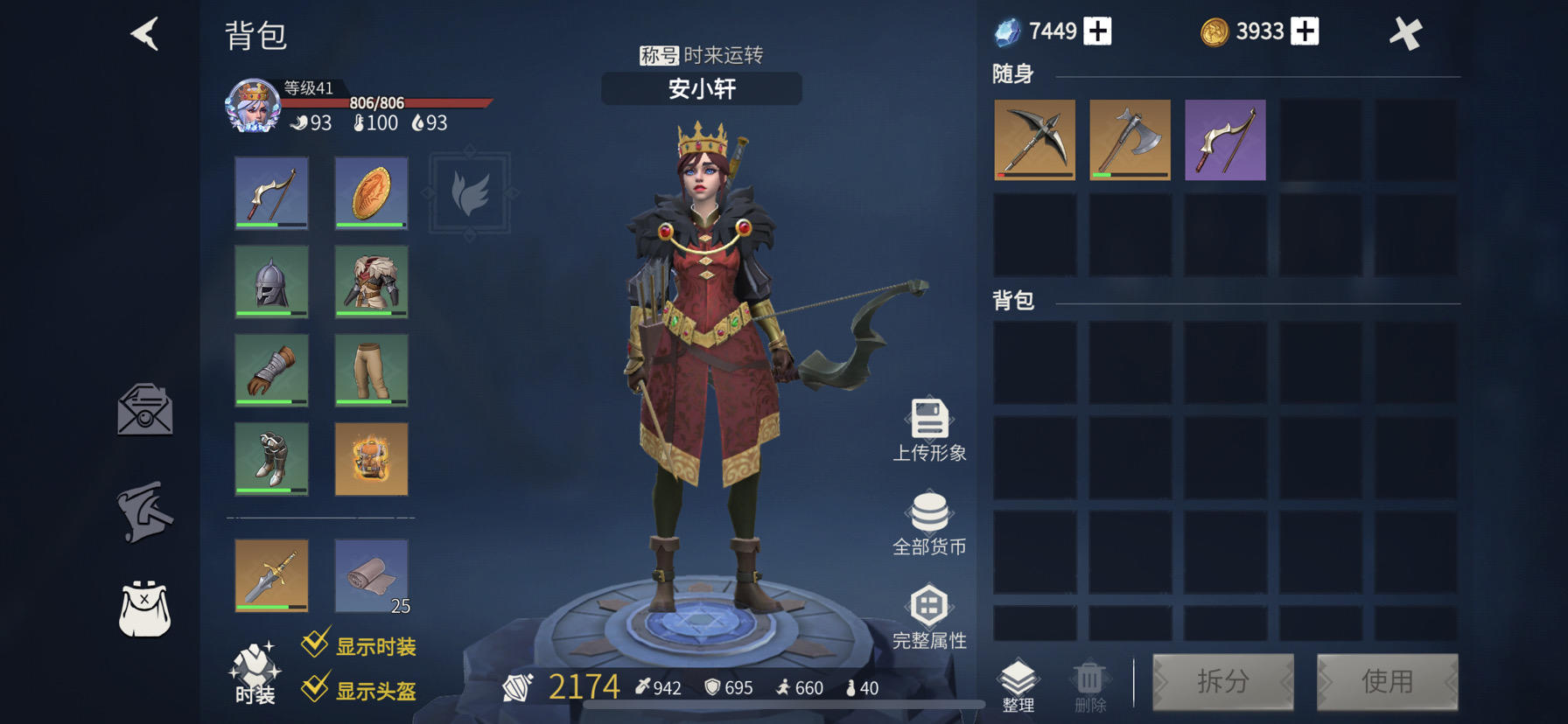Add more gold coins
Image resolution: width=1568 pixels, height=724 pixels.
click(1305, 31)
